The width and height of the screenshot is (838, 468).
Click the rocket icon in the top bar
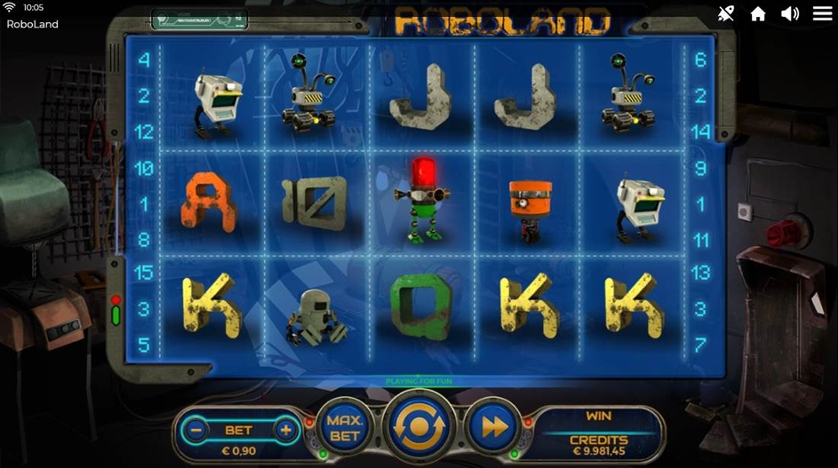[x=726, y=13]
